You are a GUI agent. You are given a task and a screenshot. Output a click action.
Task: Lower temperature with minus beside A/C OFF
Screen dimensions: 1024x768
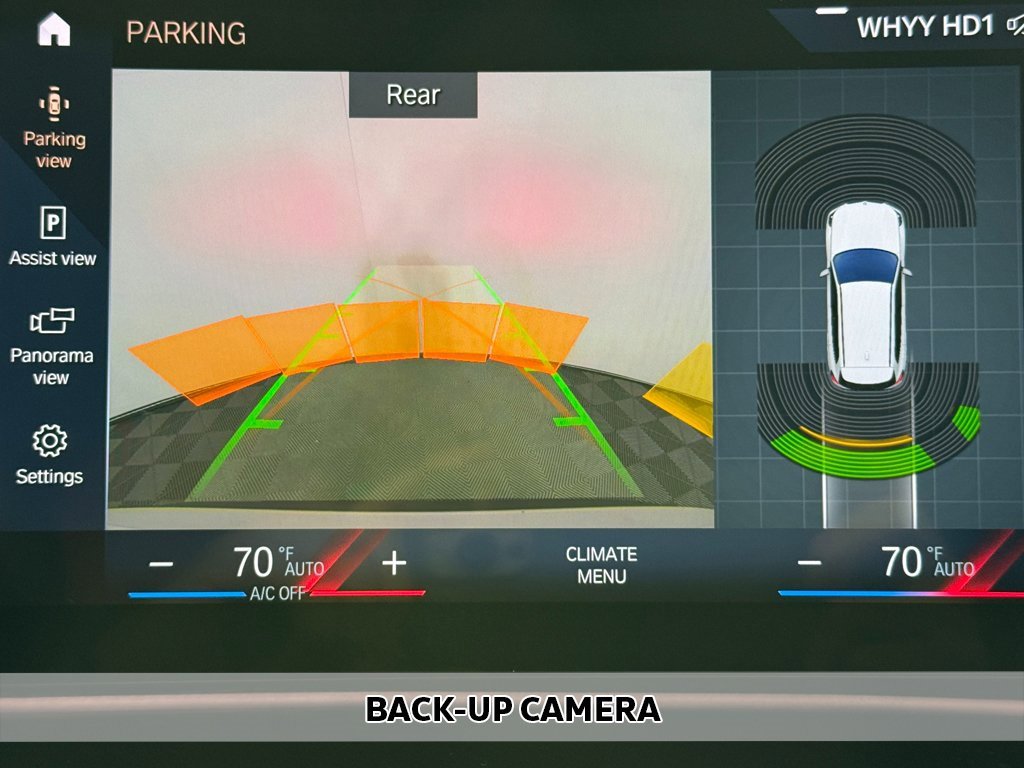(160, 563)
